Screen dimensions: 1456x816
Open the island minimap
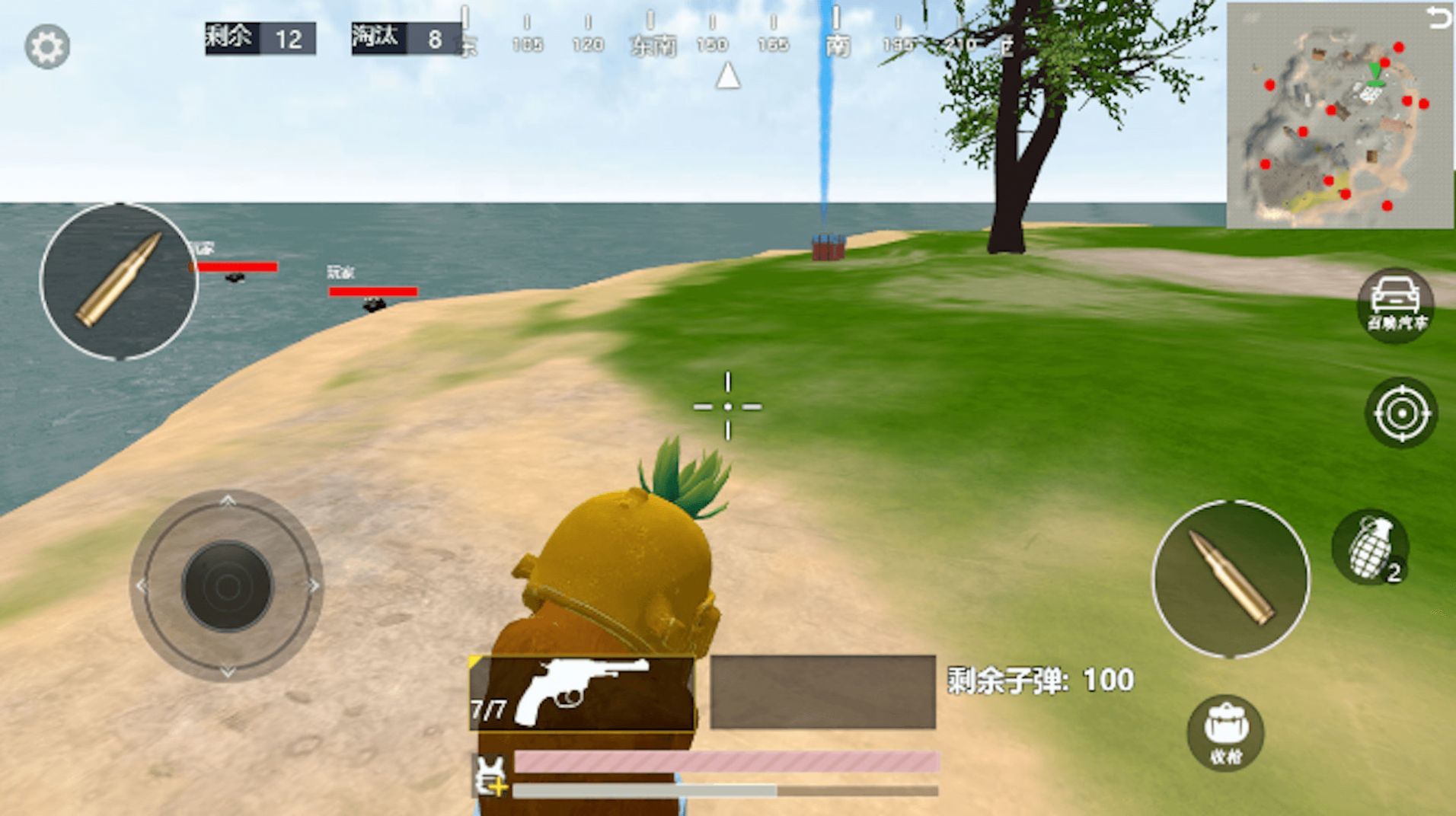coord(1333,122)
